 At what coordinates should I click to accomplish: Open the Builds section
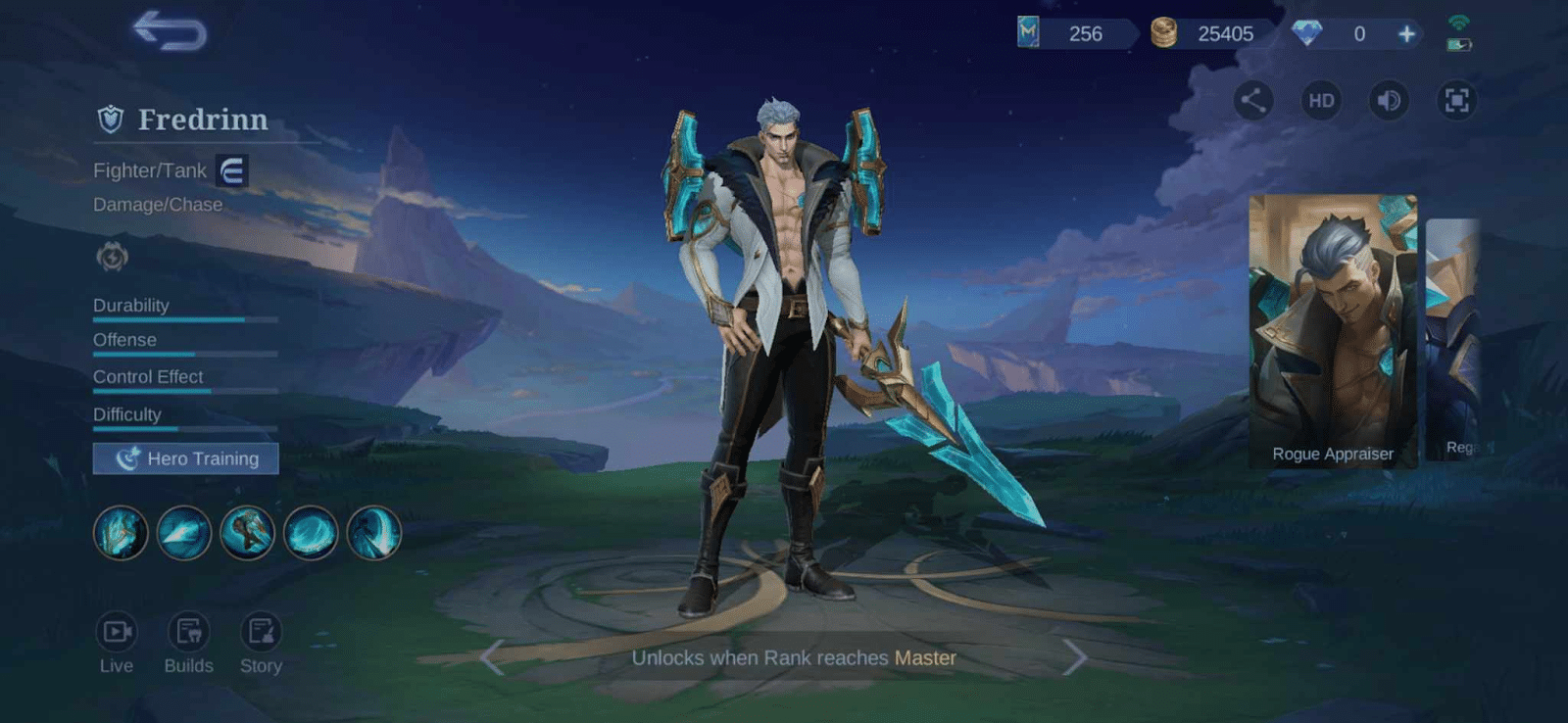pyautogui.click(x=188, y=642)
